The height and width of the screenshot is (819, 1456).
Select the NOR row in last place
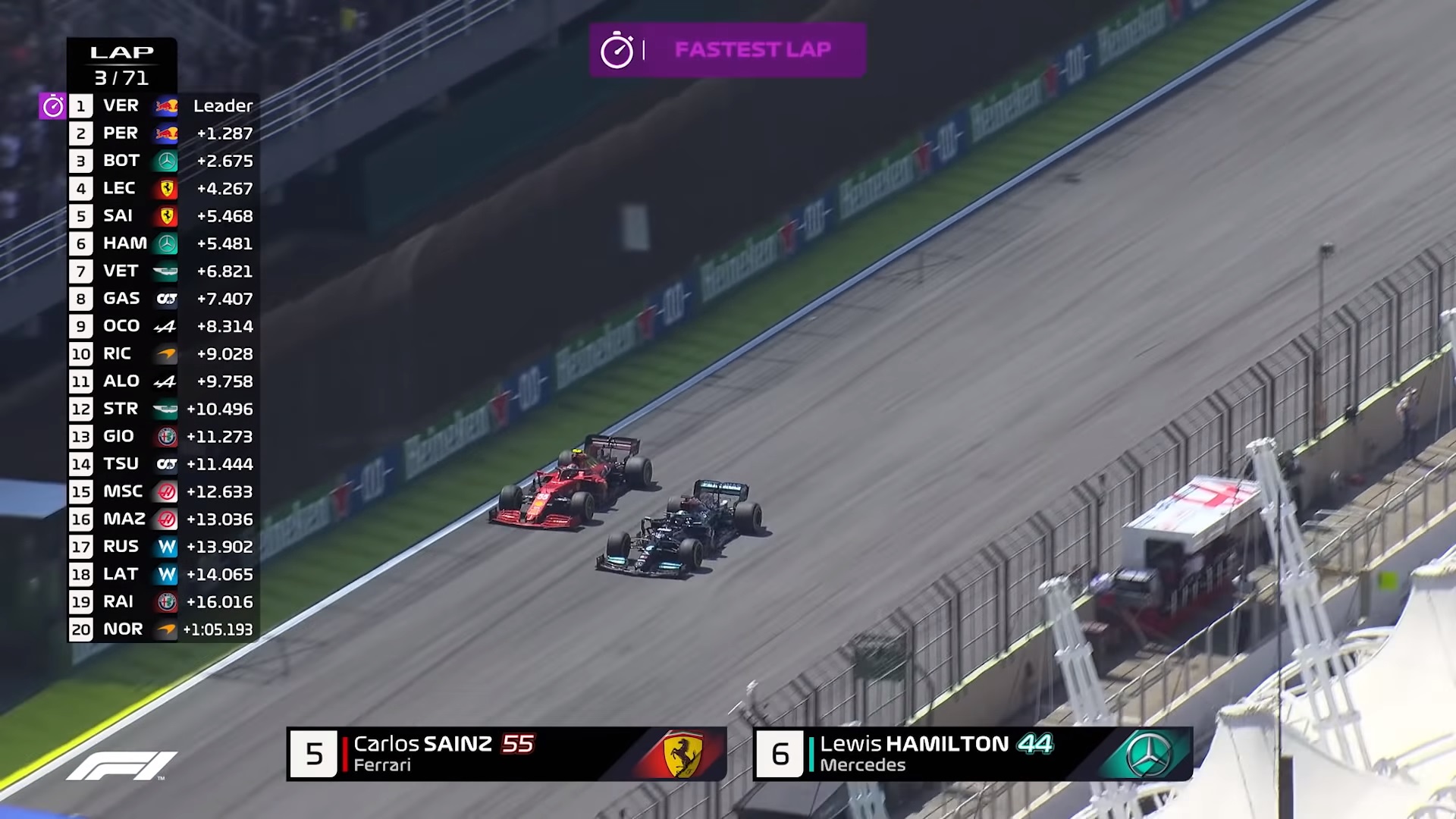click(163, 629)
